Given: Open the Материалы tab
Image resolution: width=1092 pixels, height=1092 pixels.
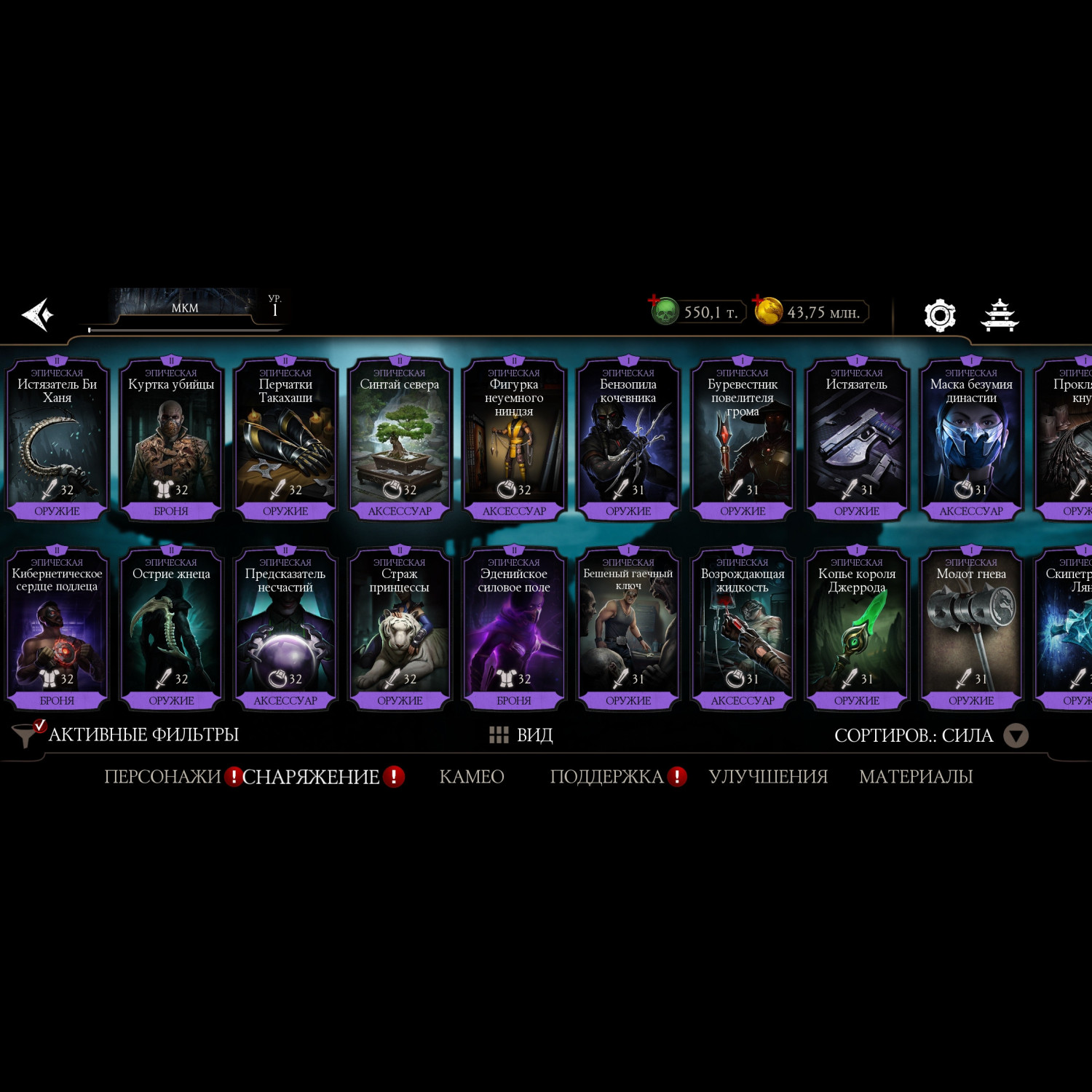Looking at the screenshot, I should [915, 777].
